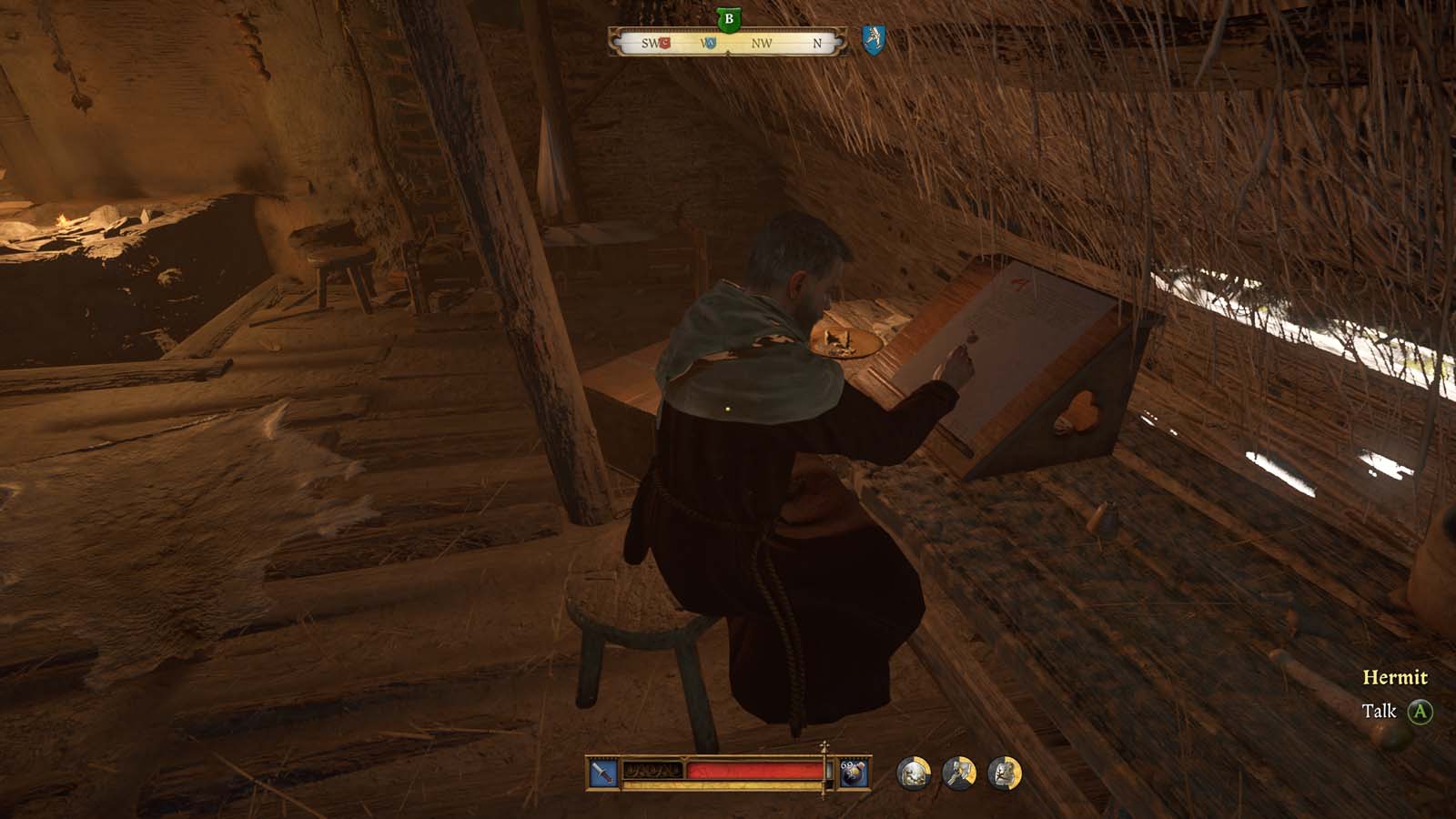
Task: Click the red shield marker on the compass
Action: 663,42
